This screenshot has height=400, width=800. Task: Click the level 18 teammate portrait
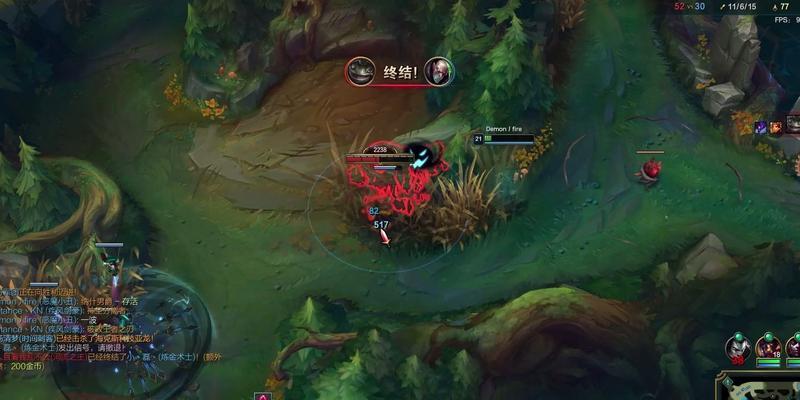coord(769,348)
